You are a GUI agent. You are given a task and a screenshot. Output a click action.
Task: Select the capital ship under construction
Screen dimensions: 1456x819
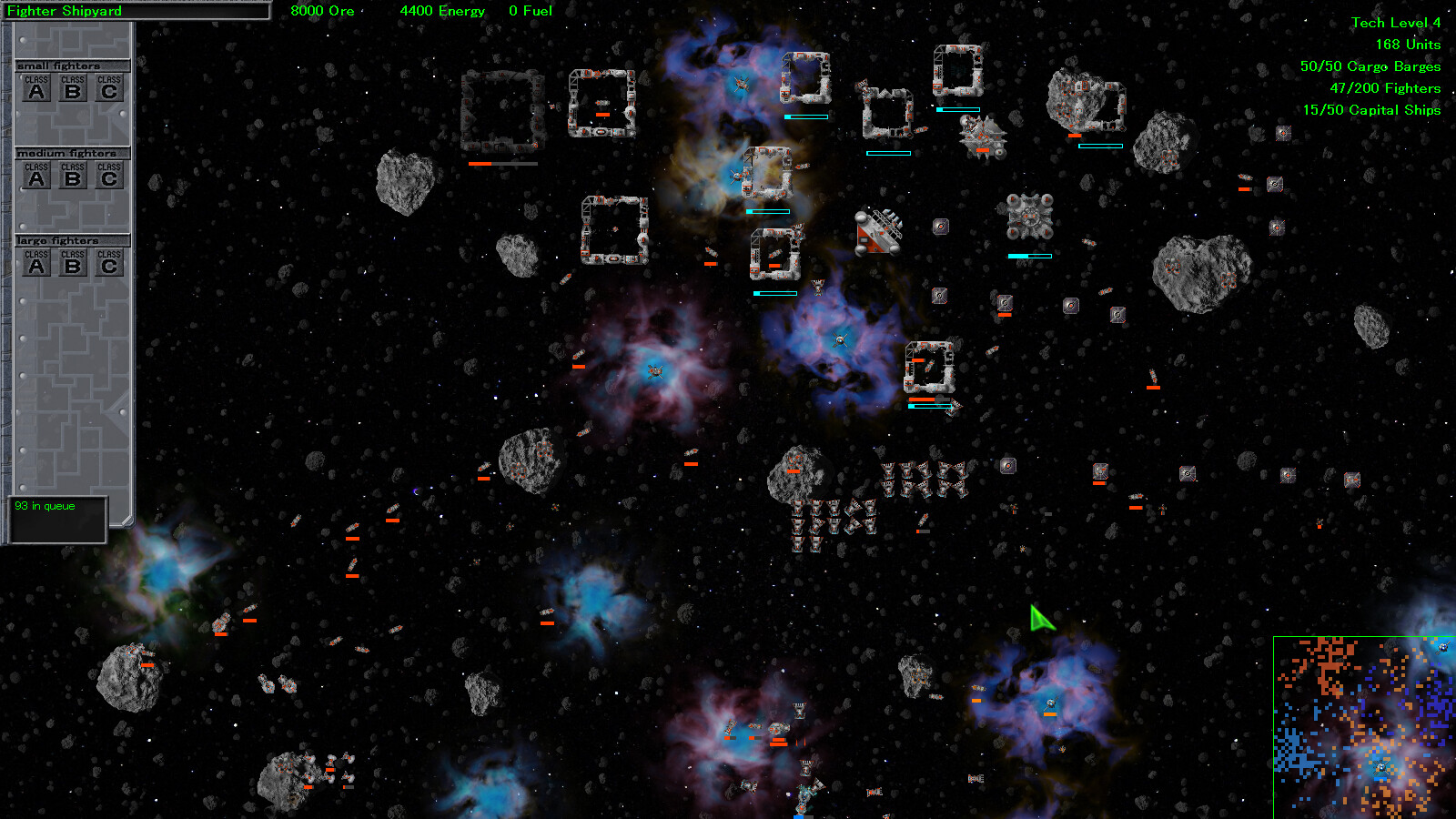876,230
